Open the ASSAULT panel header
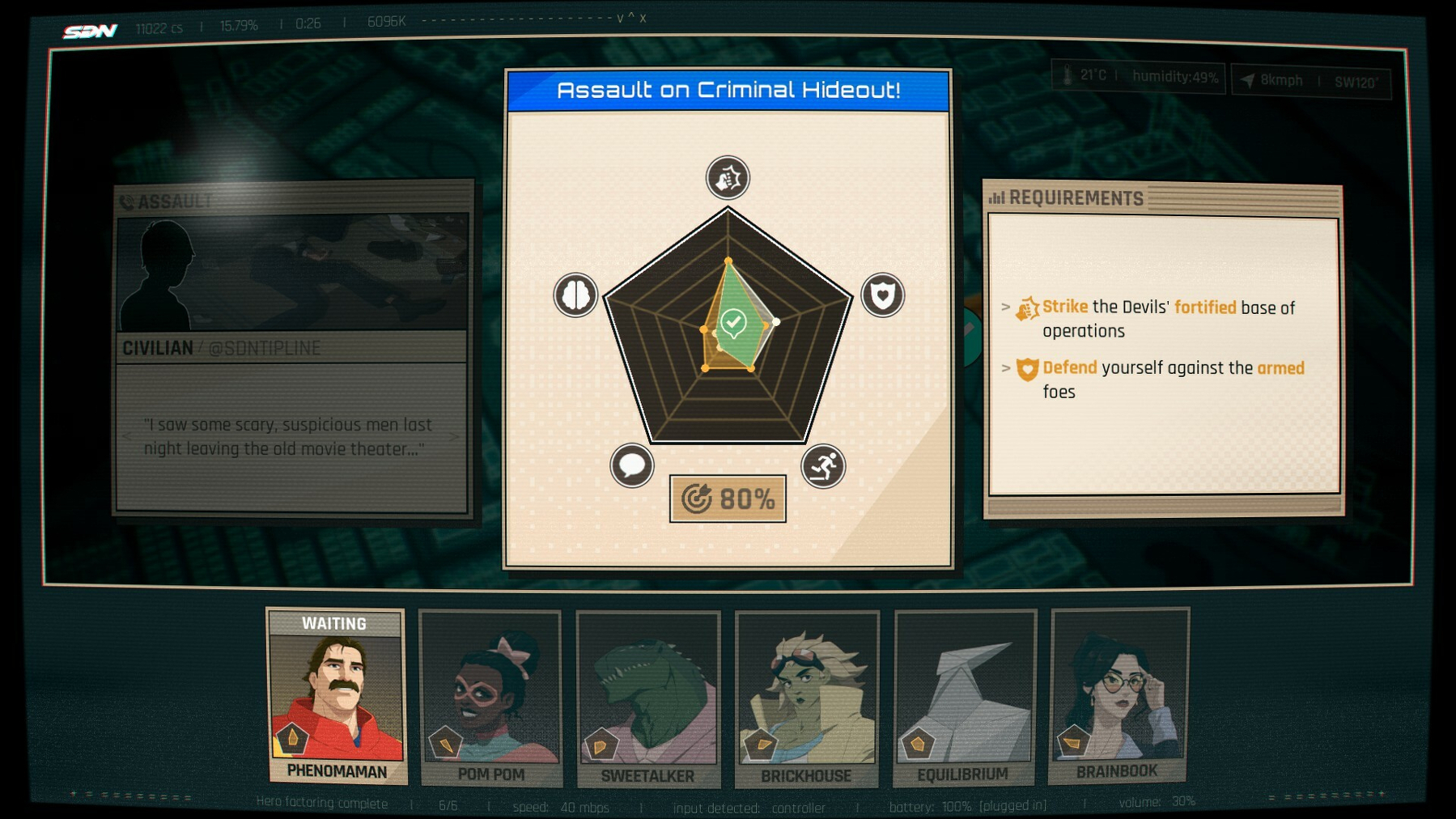 point(166,200)
